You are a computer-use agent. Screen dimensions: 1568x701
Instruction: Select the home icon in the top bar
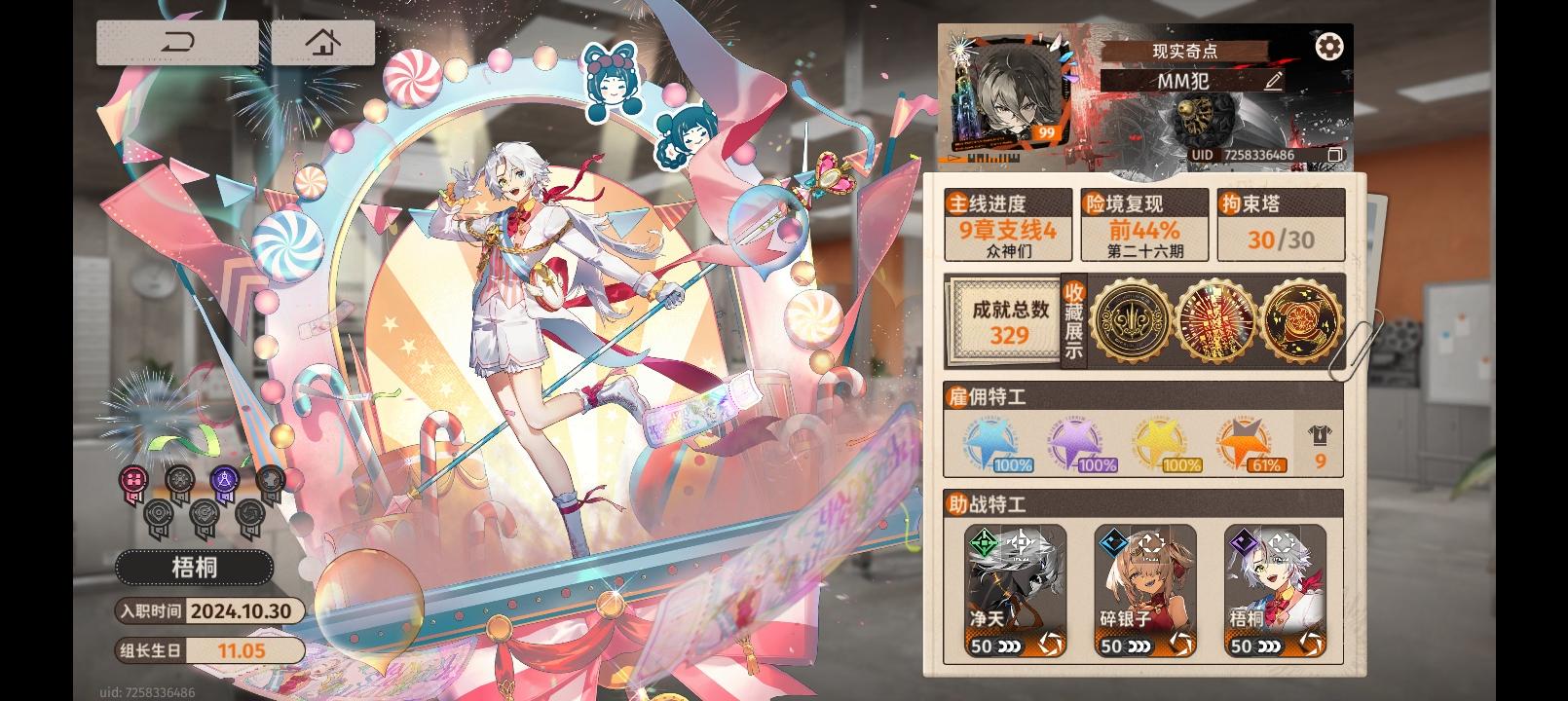[321, 42]
